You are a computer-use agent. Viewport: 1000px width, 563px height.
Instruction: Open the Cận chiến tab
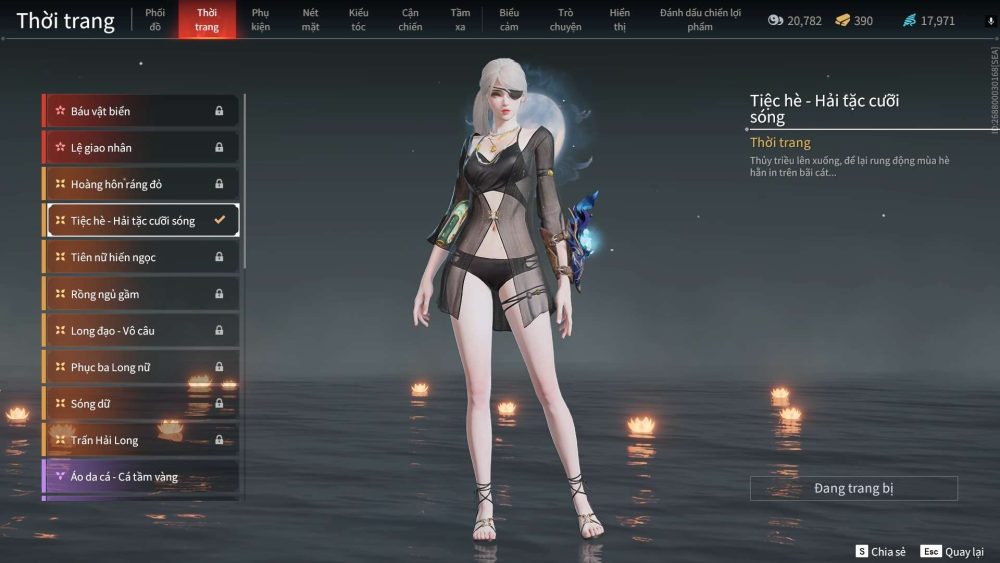point(410,19)
